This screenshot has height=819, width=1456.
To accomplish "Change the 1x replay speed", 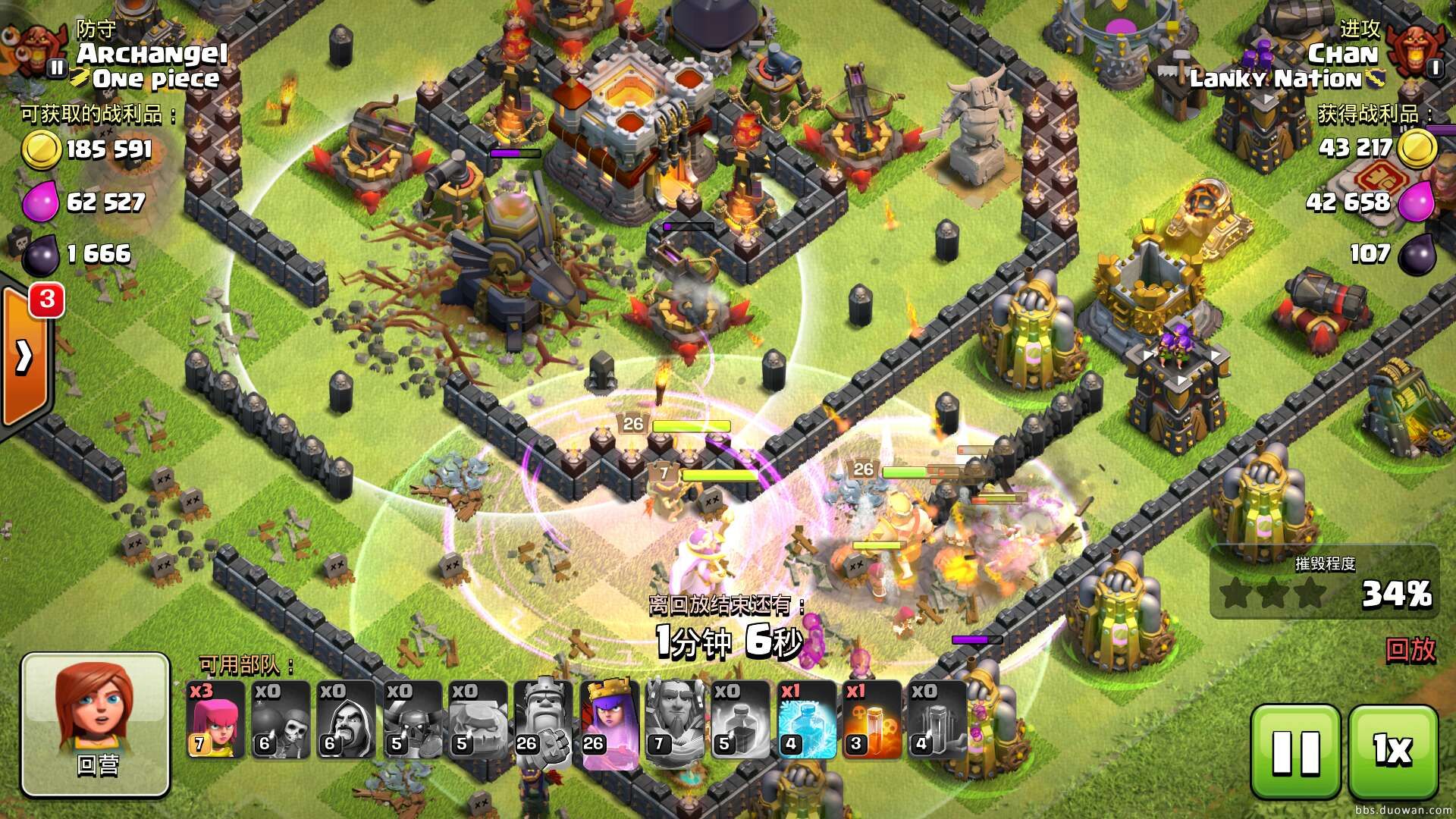I will pos(1393,752).
